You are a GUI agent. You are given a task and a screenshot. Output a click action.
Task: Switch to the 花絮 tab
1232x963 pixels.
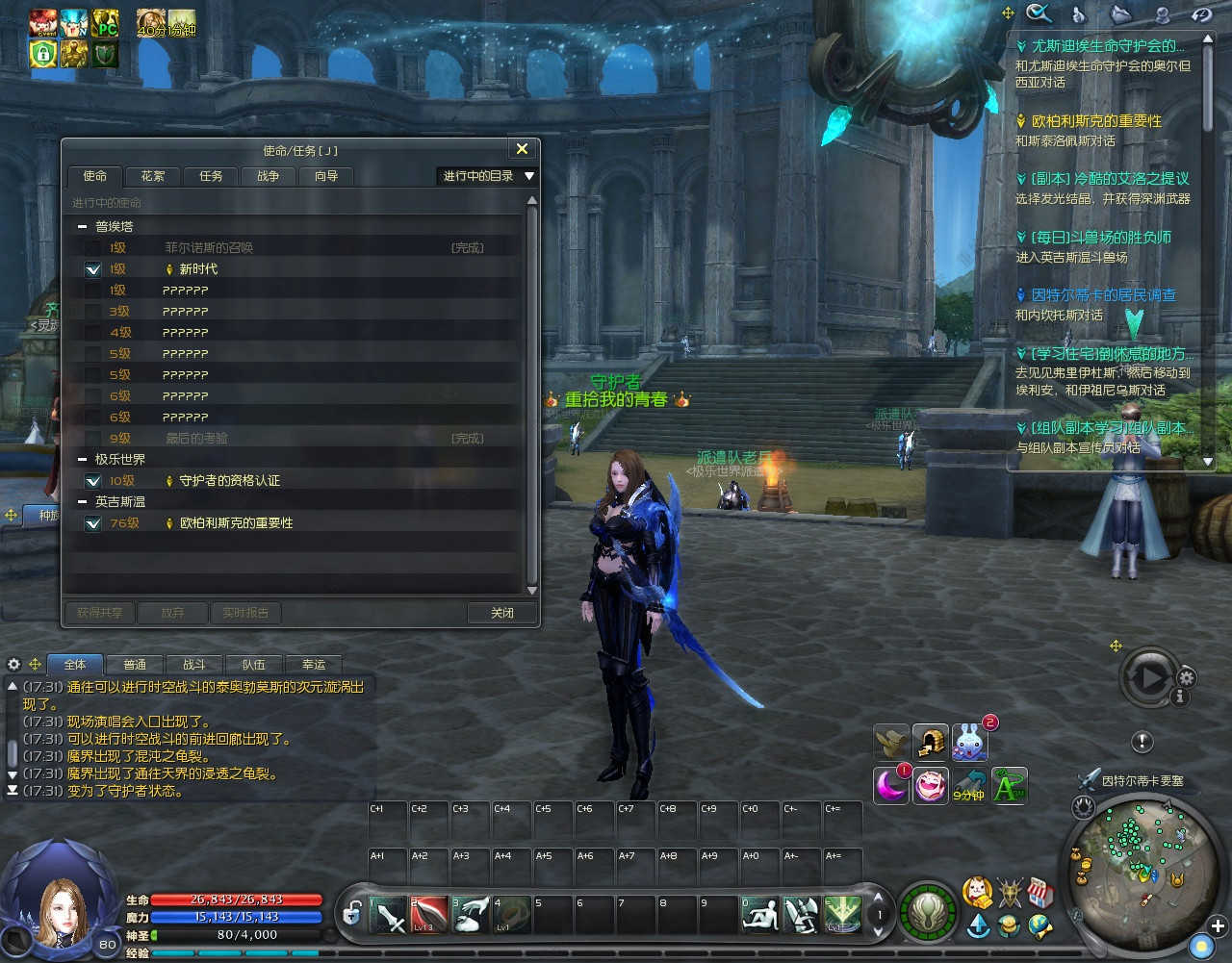click(152, 176)
